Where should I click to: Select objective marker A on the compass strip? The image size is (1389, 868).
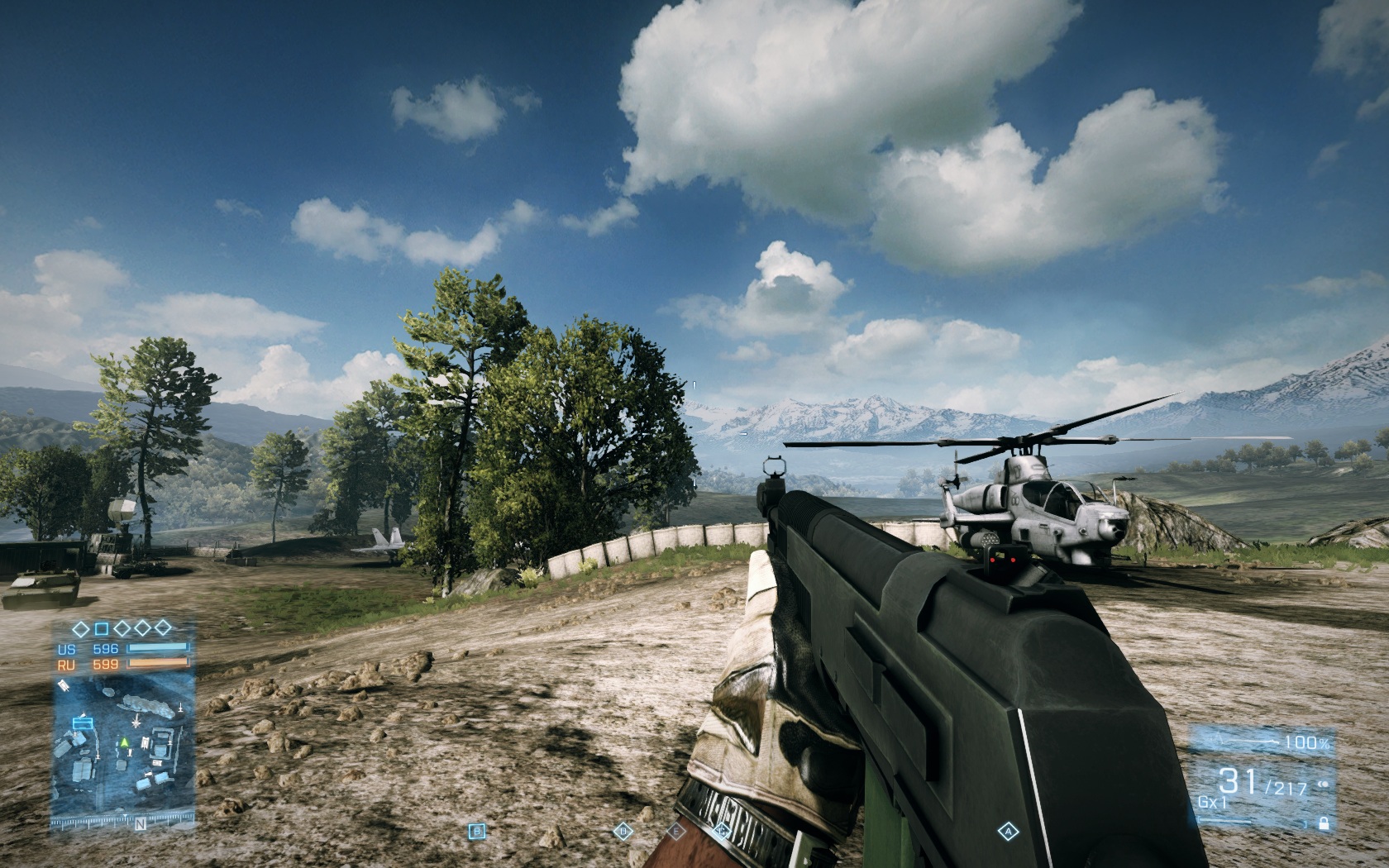1008,831
